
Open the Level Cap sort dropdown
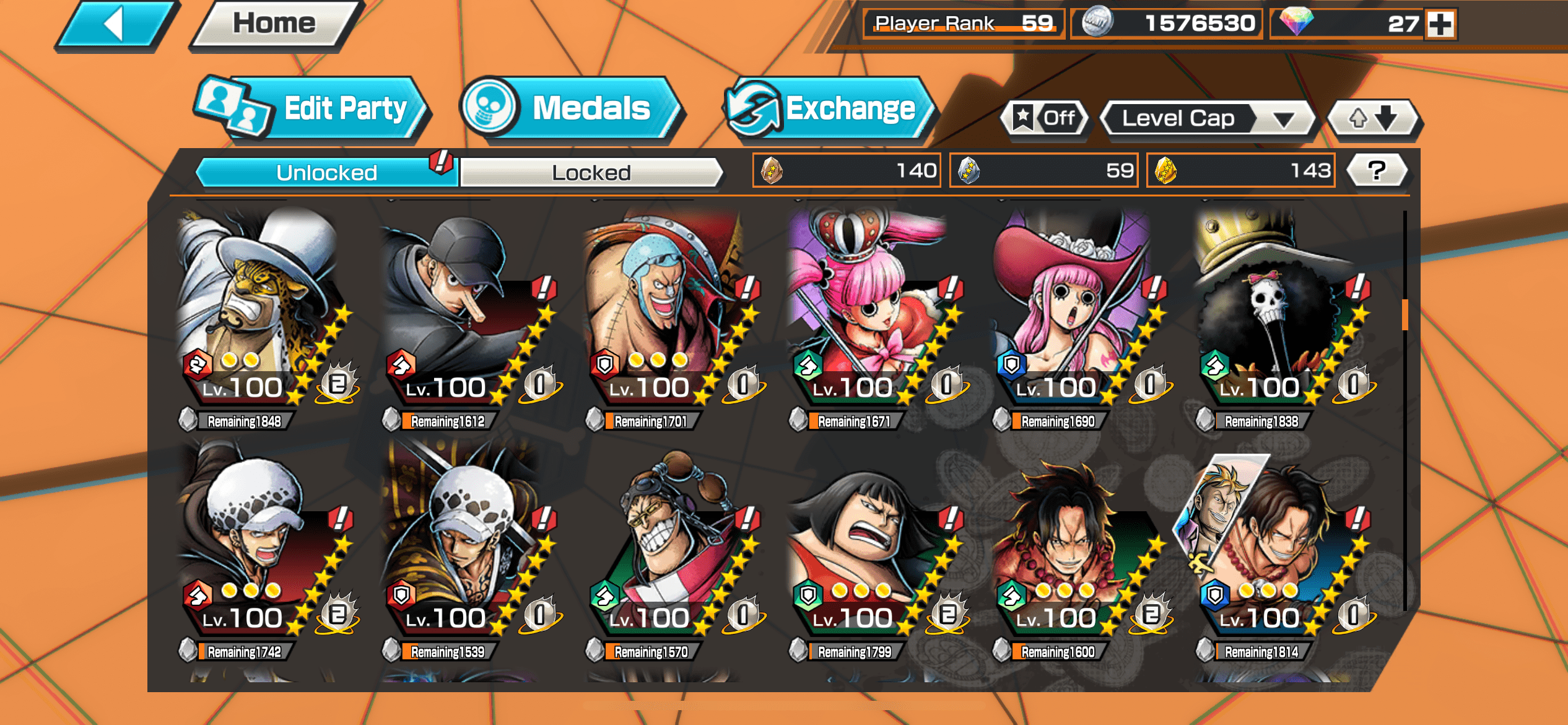(x=1206, y=118)
